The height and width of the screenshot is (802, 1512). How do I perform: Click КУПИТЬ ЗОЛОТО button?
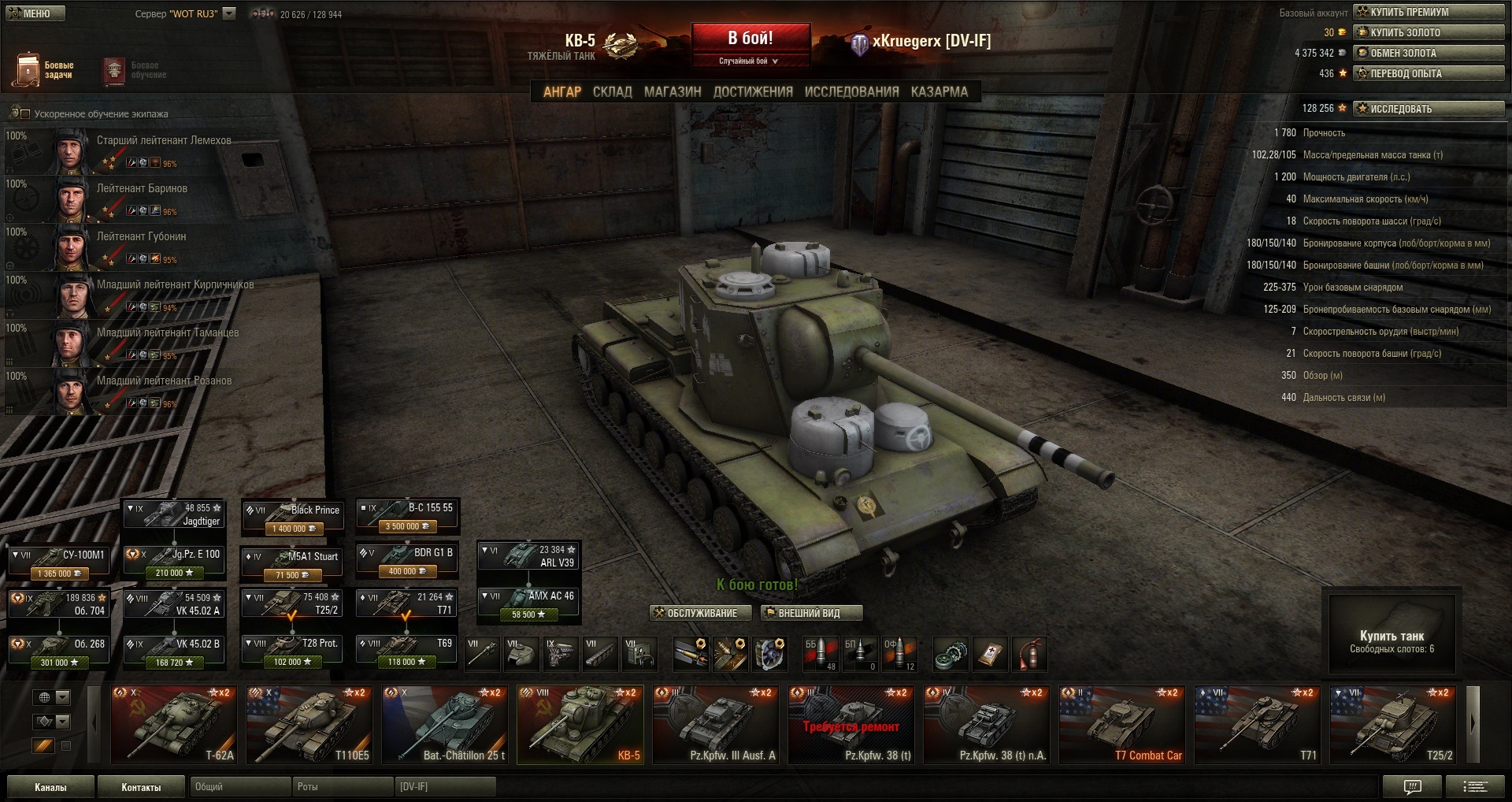(1429, 32)
